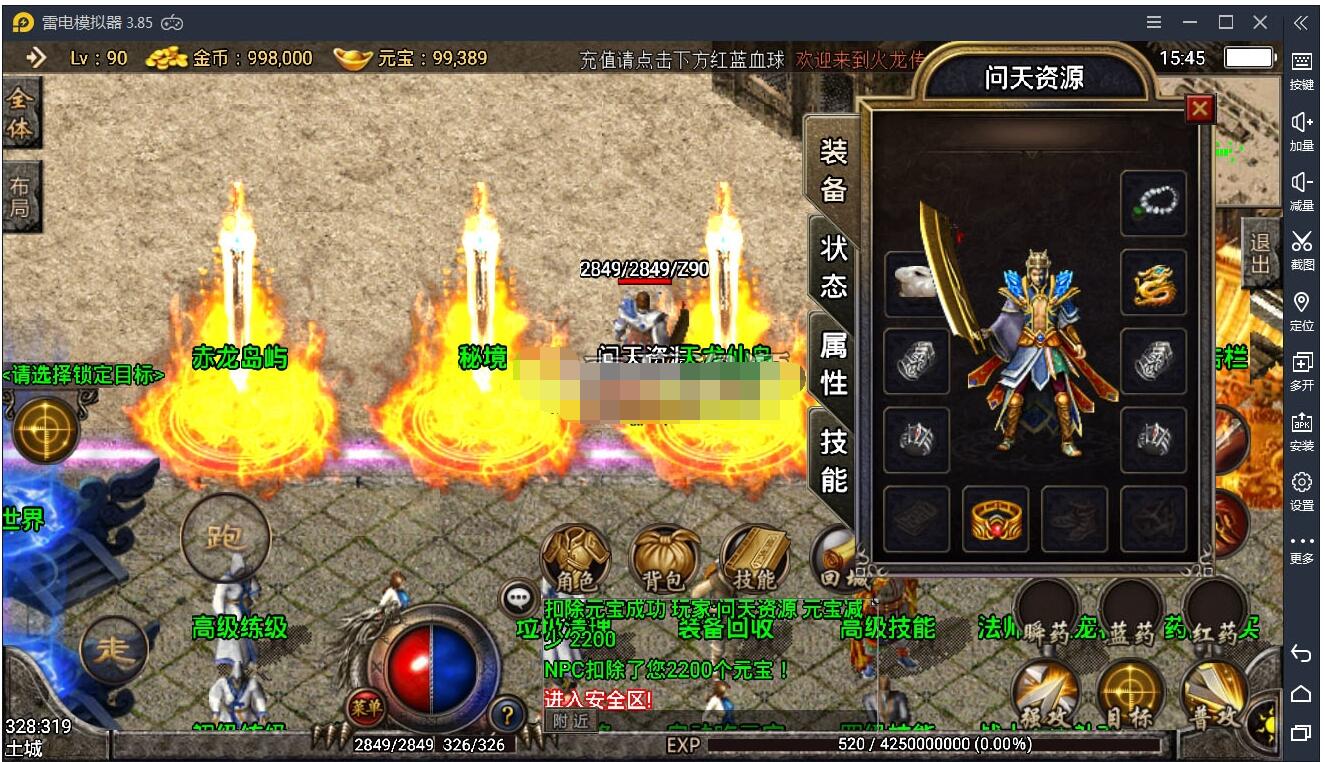This screenshot has width=1325, height=762.
Task: Take a screenshot with the emulator 截图 icon
Action: [1300, 250]
